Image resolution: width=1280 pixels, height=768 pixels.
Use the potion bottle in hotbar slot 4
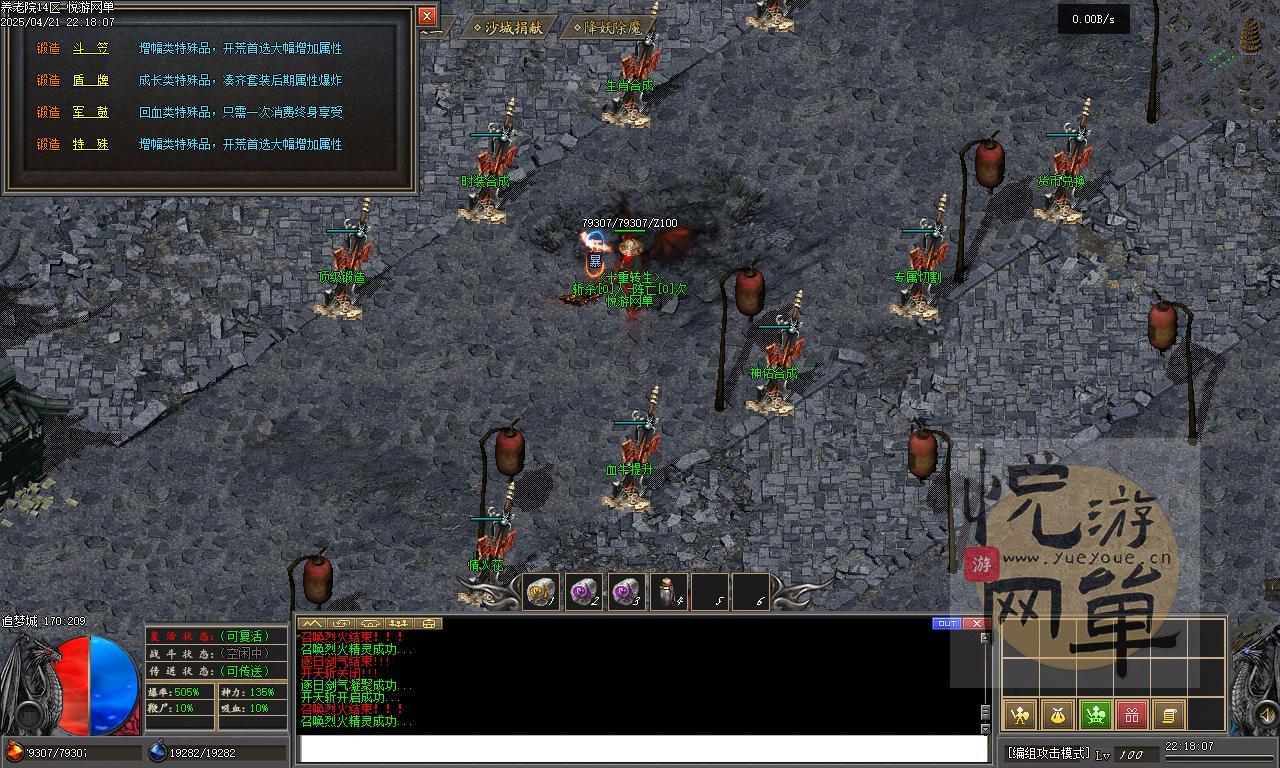(x=668, y=593)
